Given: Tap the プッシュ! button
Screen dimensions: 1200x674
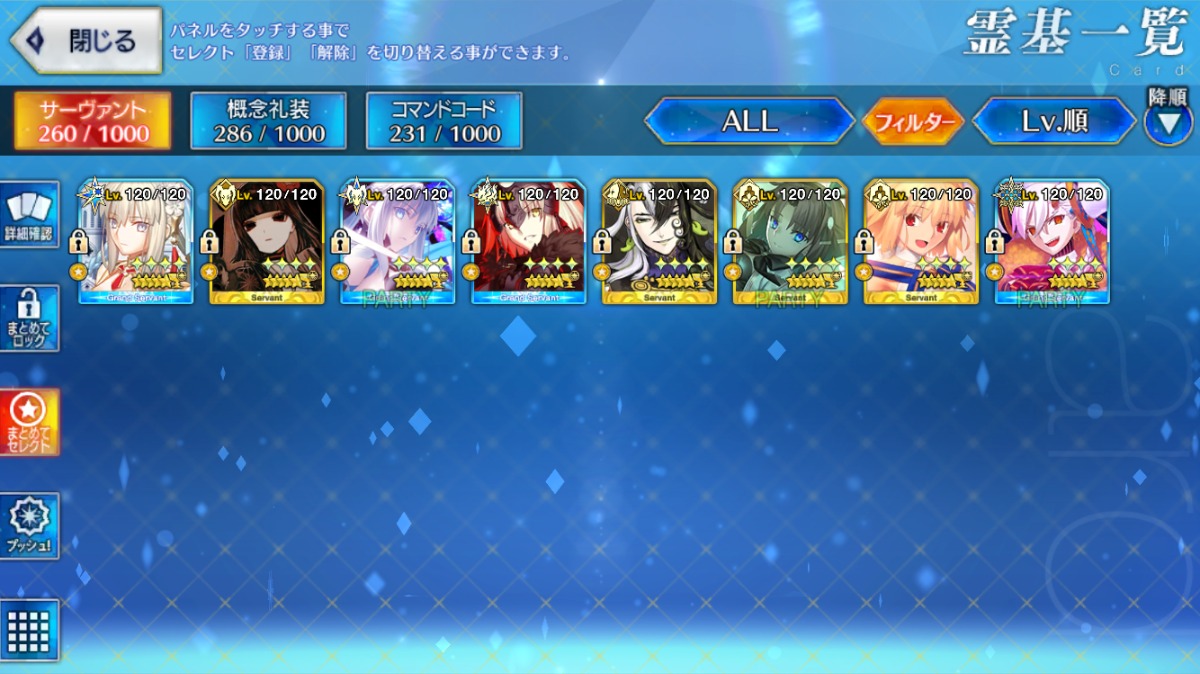Looking at the screenshot, I should [30, 525].
